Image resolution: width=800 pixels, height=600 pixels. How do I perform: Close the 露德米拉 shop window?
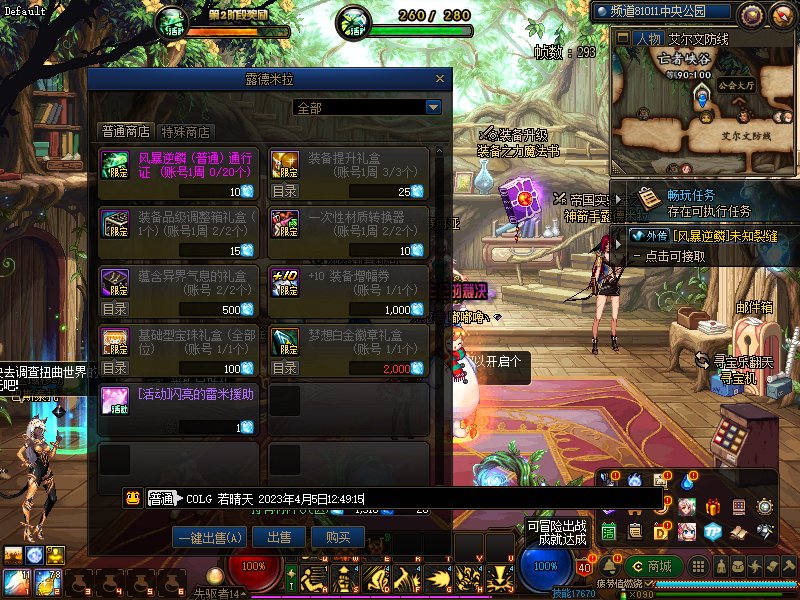point(438,79)
